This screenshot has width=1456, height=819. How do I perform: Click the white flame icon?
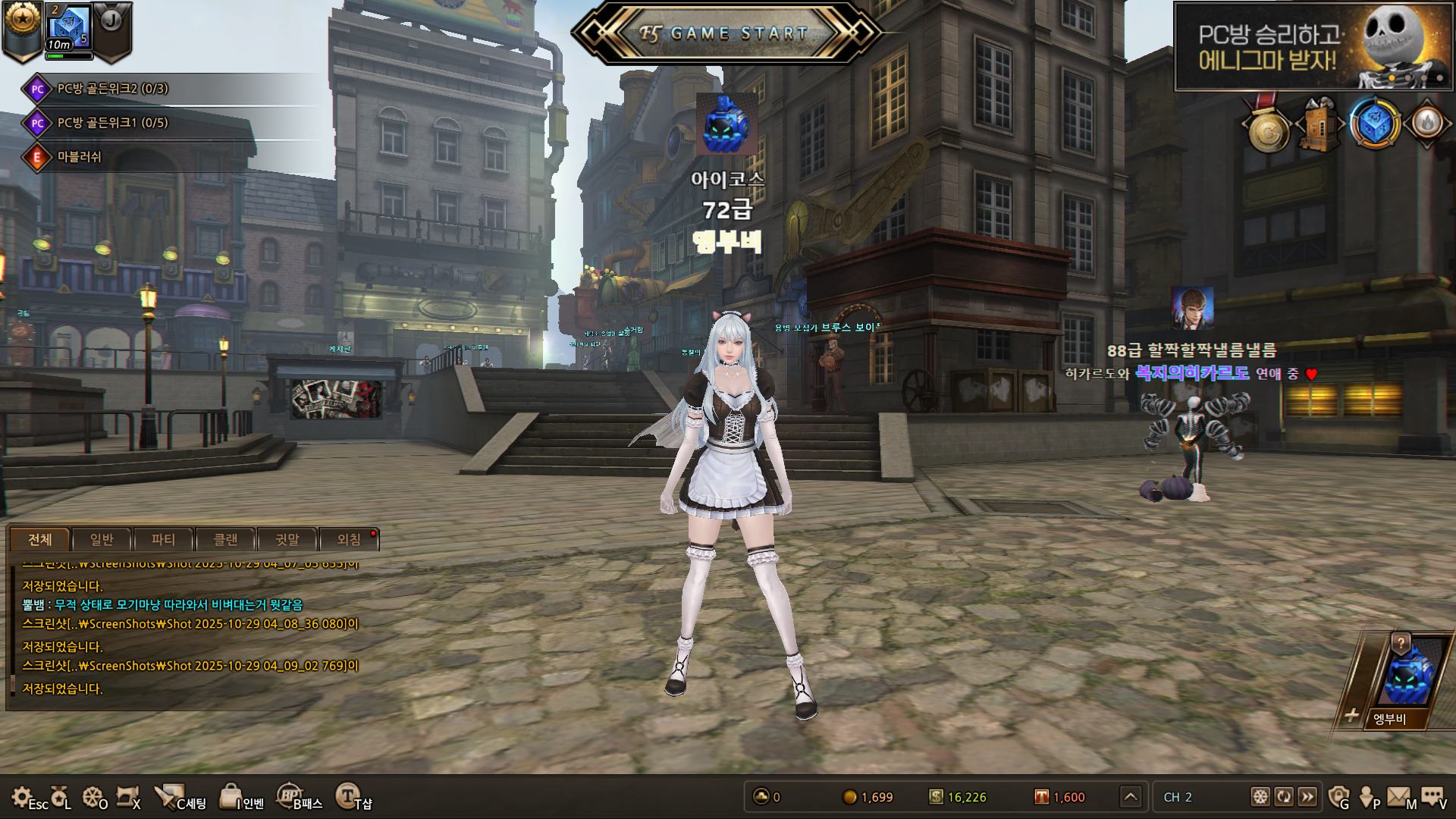click(x=1427, y=123)
